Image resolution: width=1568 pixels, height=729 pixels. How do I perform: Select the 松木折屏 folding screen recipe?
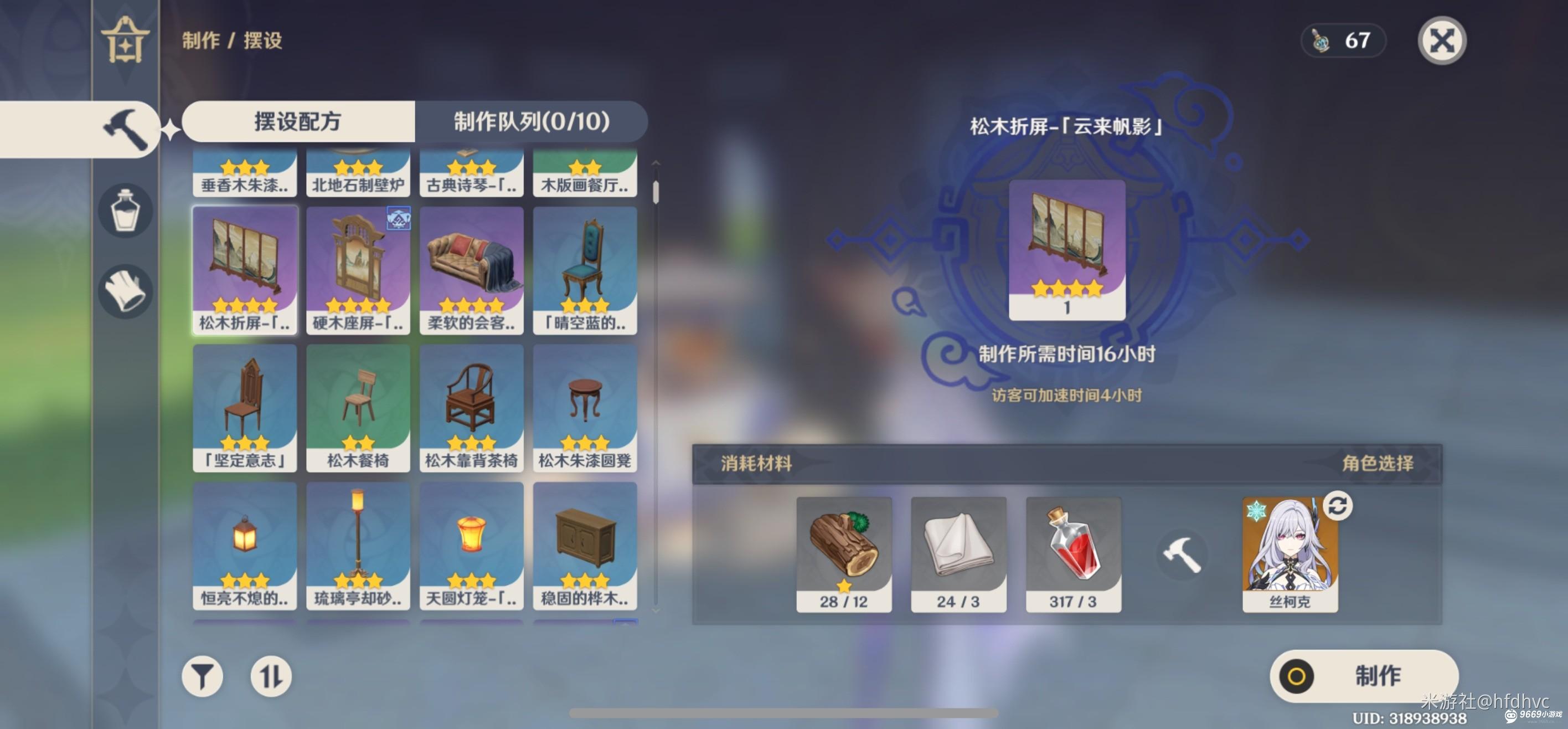point(245,270)
